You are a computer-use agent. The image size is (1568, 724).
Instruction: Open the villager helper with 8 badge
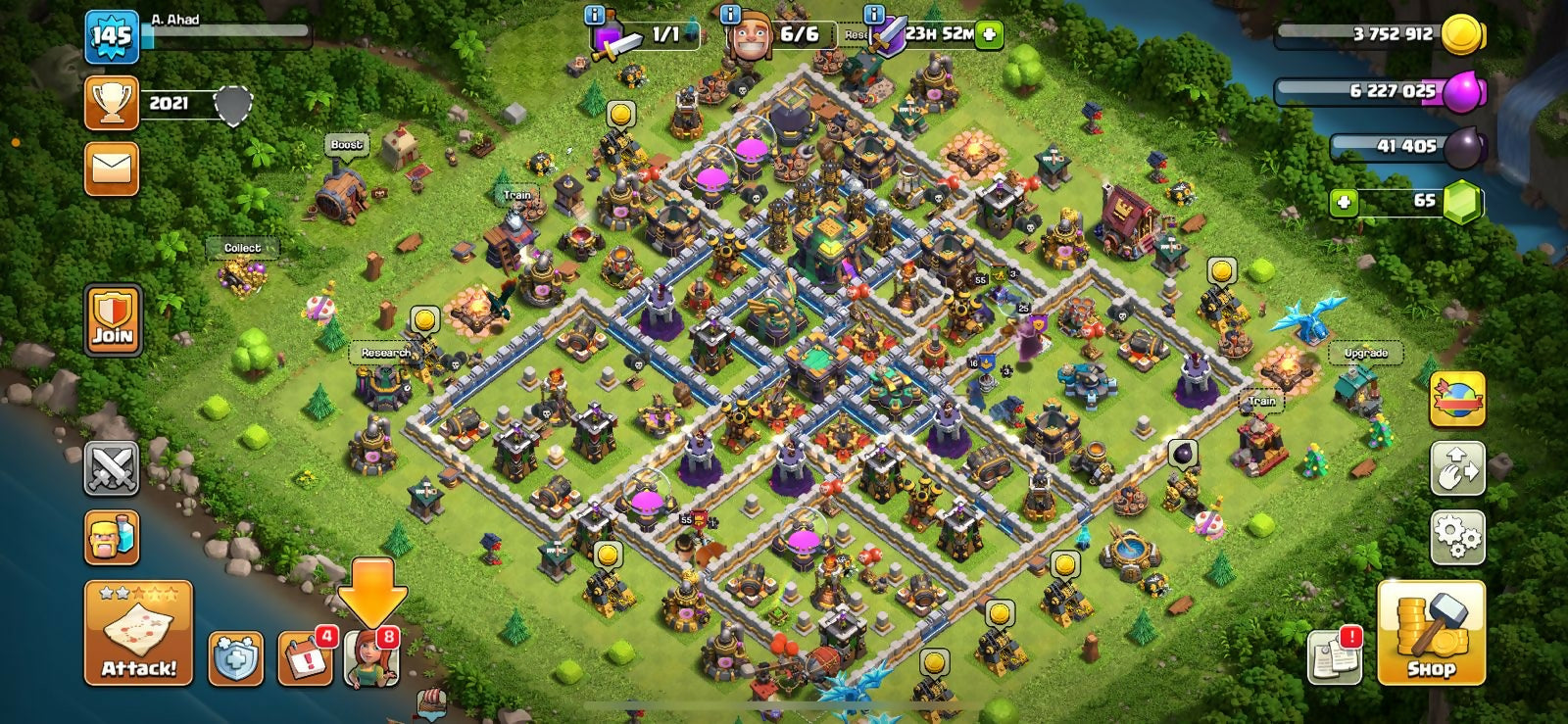(371, 657)
